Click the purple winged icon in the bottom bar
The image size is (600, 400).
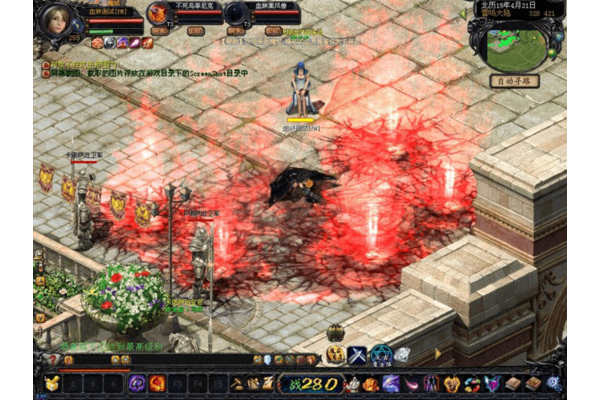(x=492, y=383)
